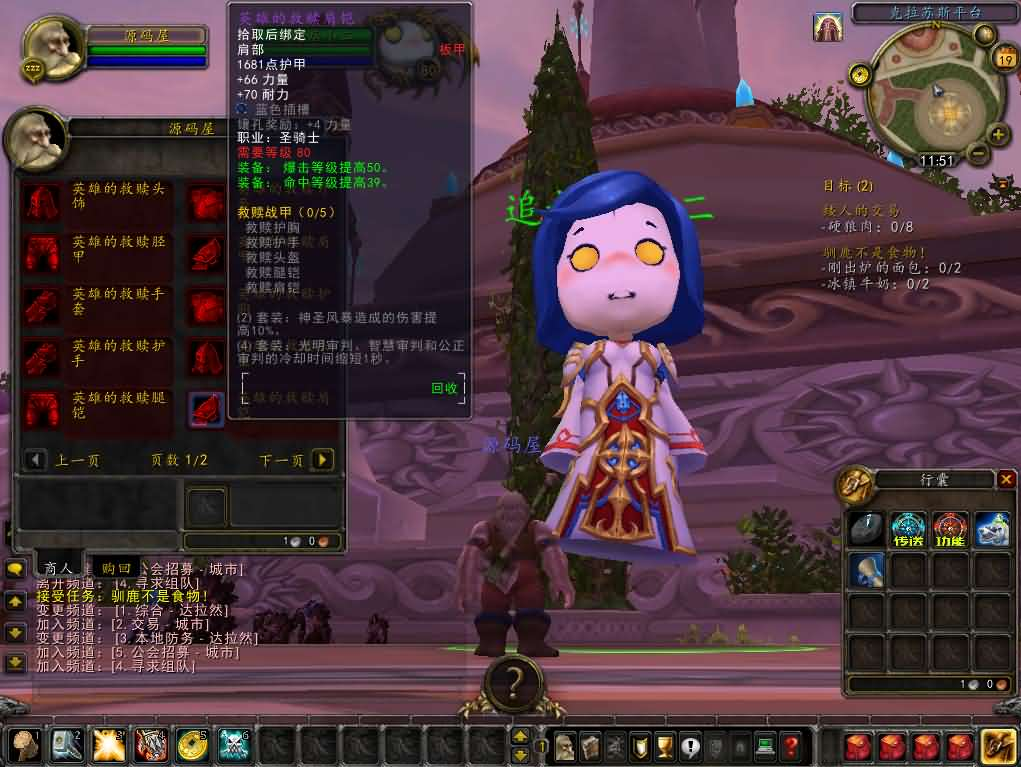
Task: Use the 传送 teleport item in bag
Action: click(x=908, y=528)
